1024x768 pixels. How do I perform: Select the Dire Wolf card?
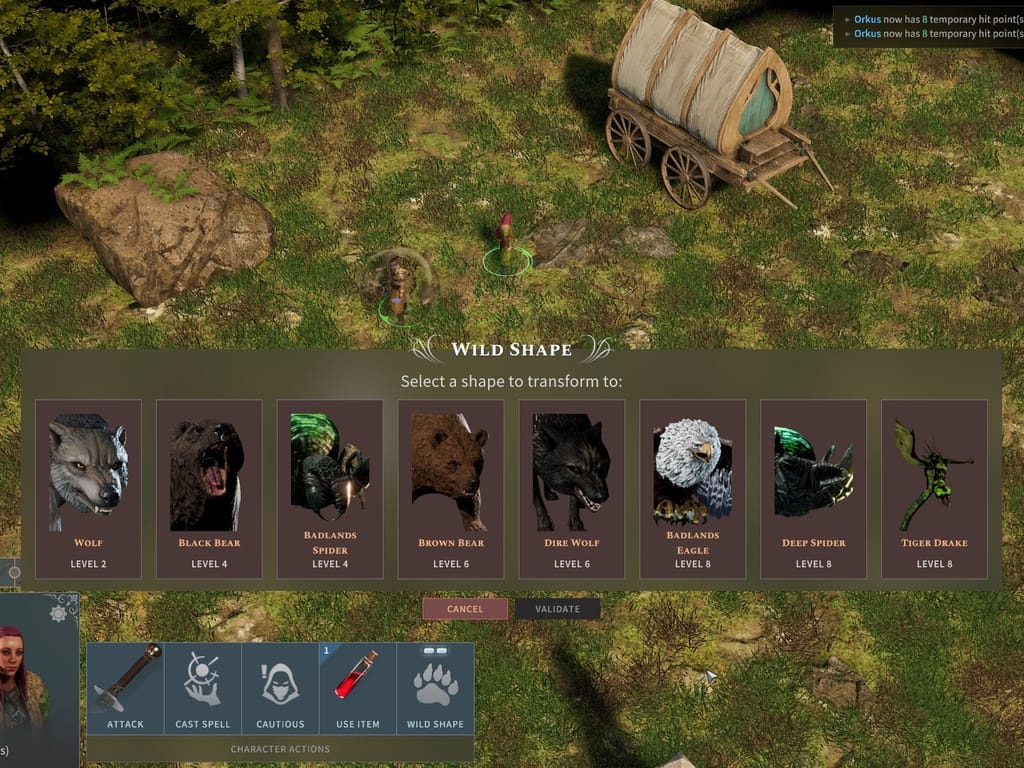point(572,488)
